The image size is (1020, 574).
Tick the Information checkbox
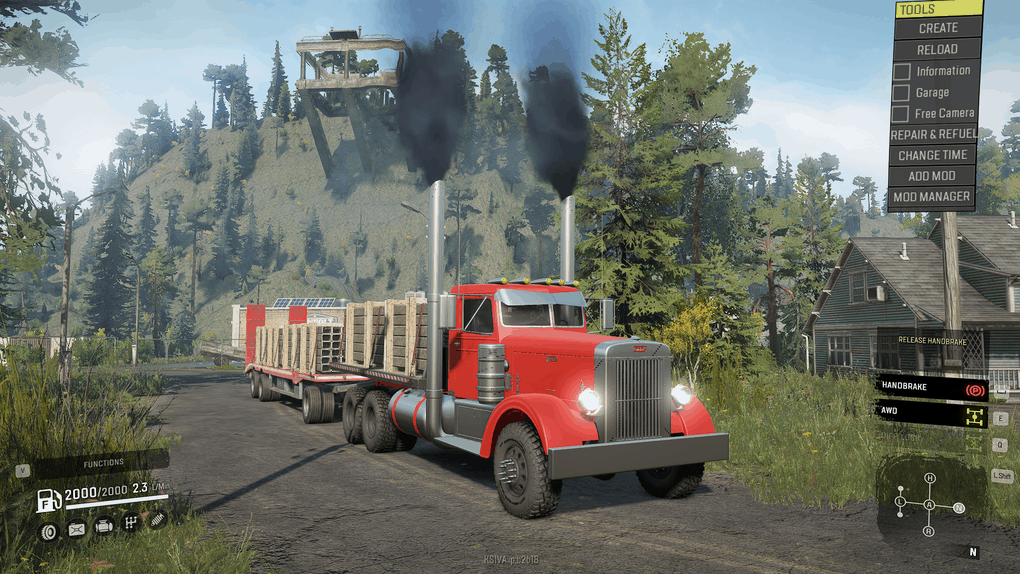(x=902, y=71)
